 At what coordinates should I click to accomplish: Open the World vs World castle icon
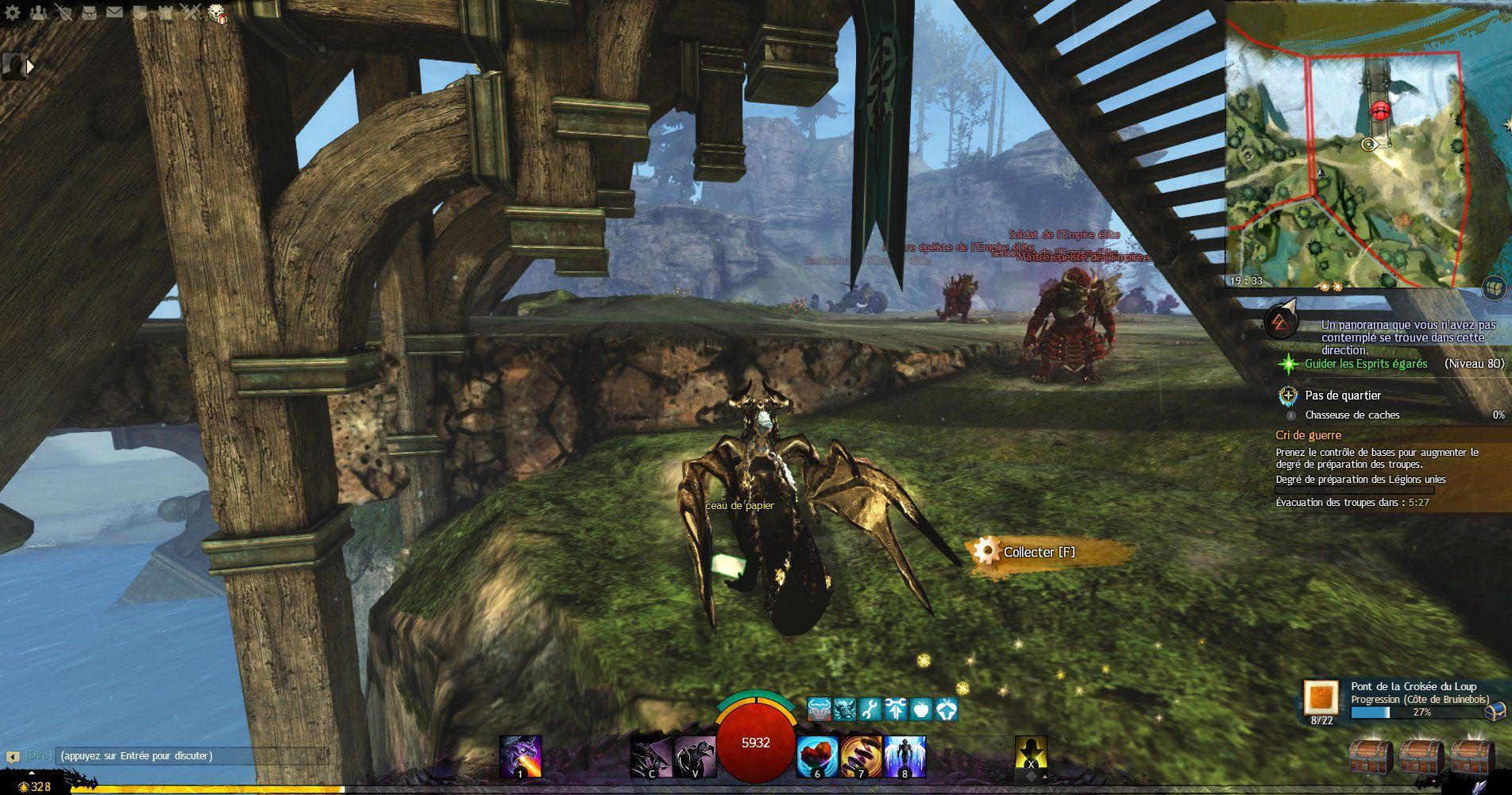tap(164, 13)
